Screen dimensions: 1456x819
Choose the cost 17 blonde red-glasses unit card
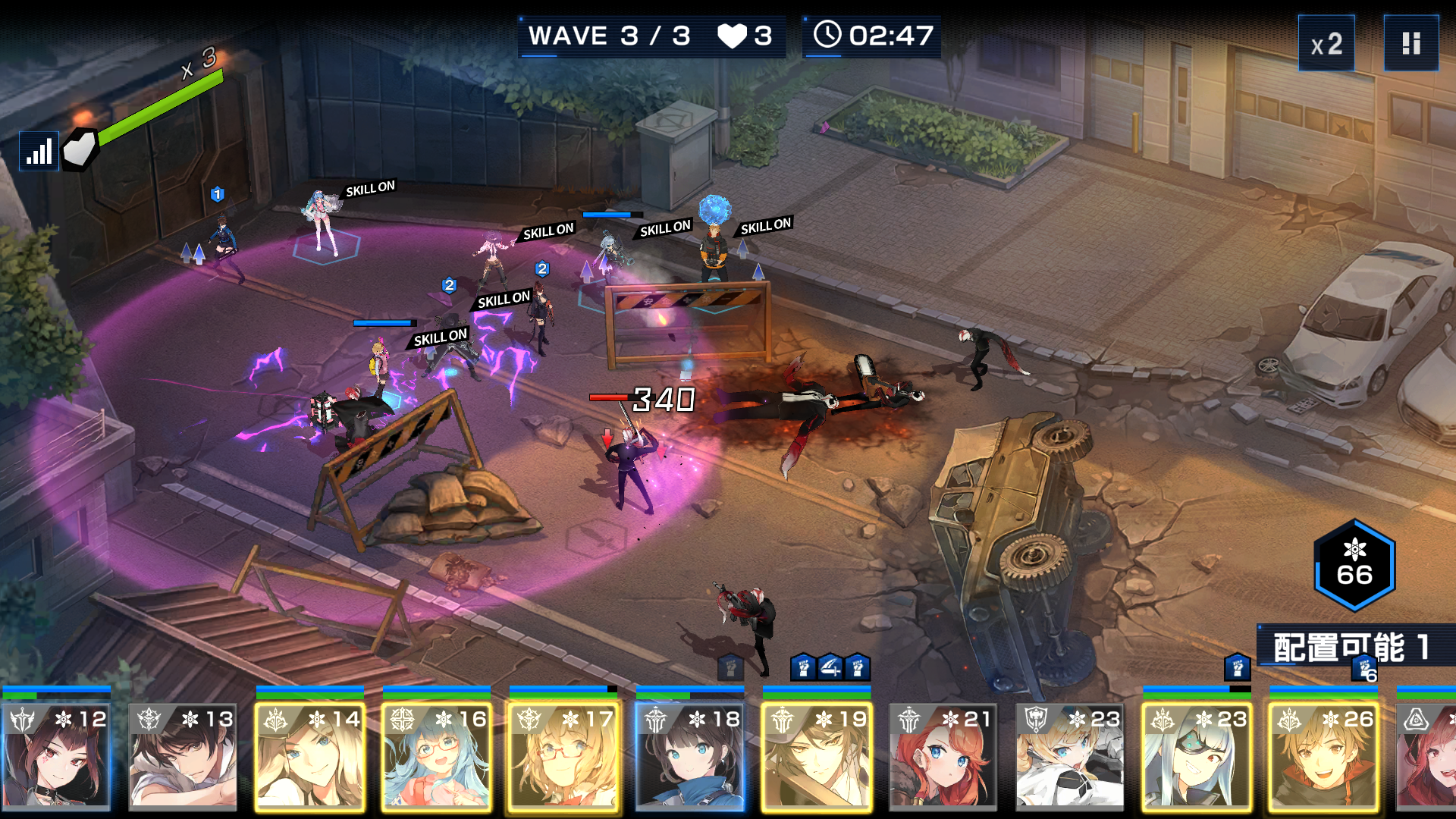(x=563, y=756)
